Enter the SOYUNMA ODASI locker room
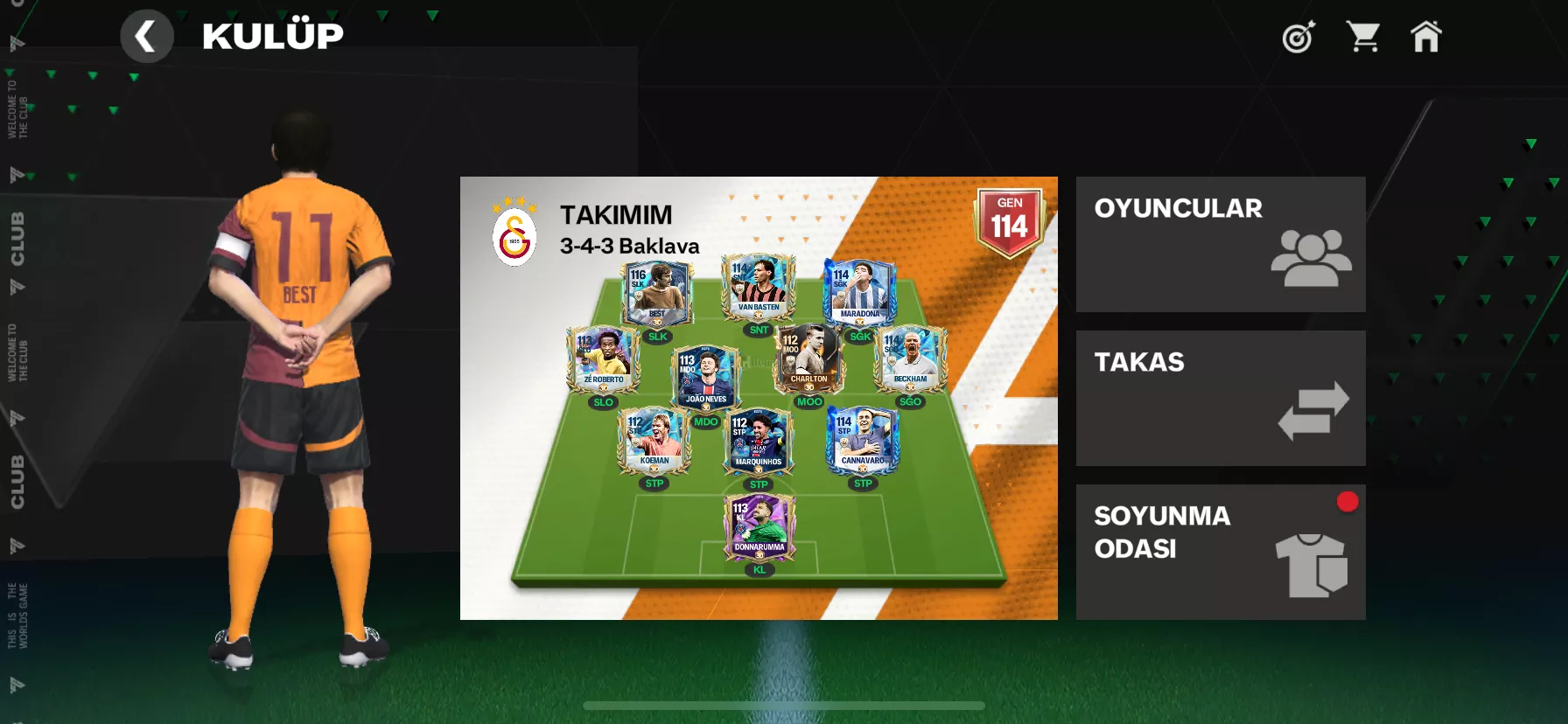 (1220, 552)
